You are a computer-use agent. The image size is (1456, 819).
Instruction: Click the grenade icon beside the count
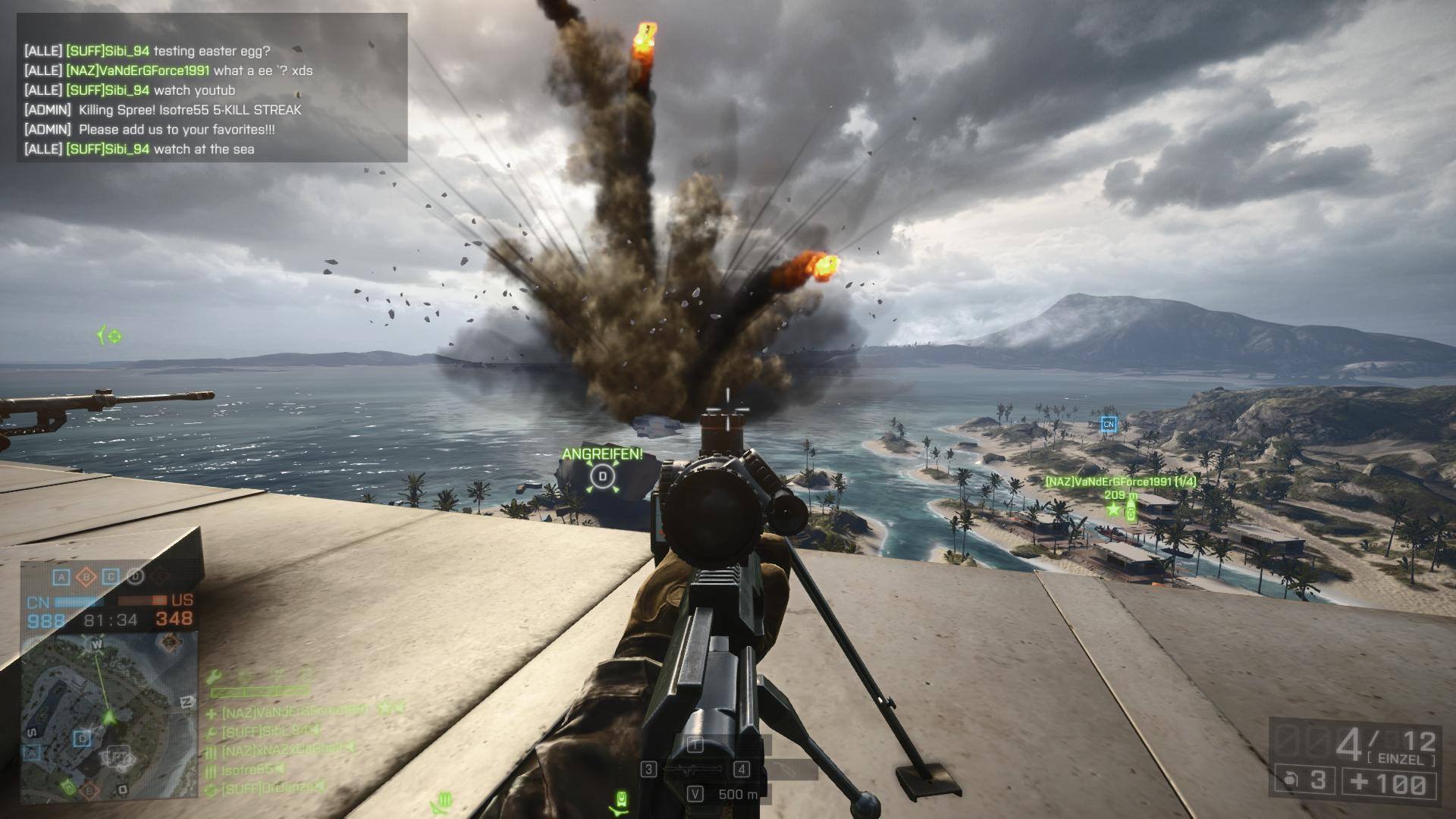[1288, 780]
